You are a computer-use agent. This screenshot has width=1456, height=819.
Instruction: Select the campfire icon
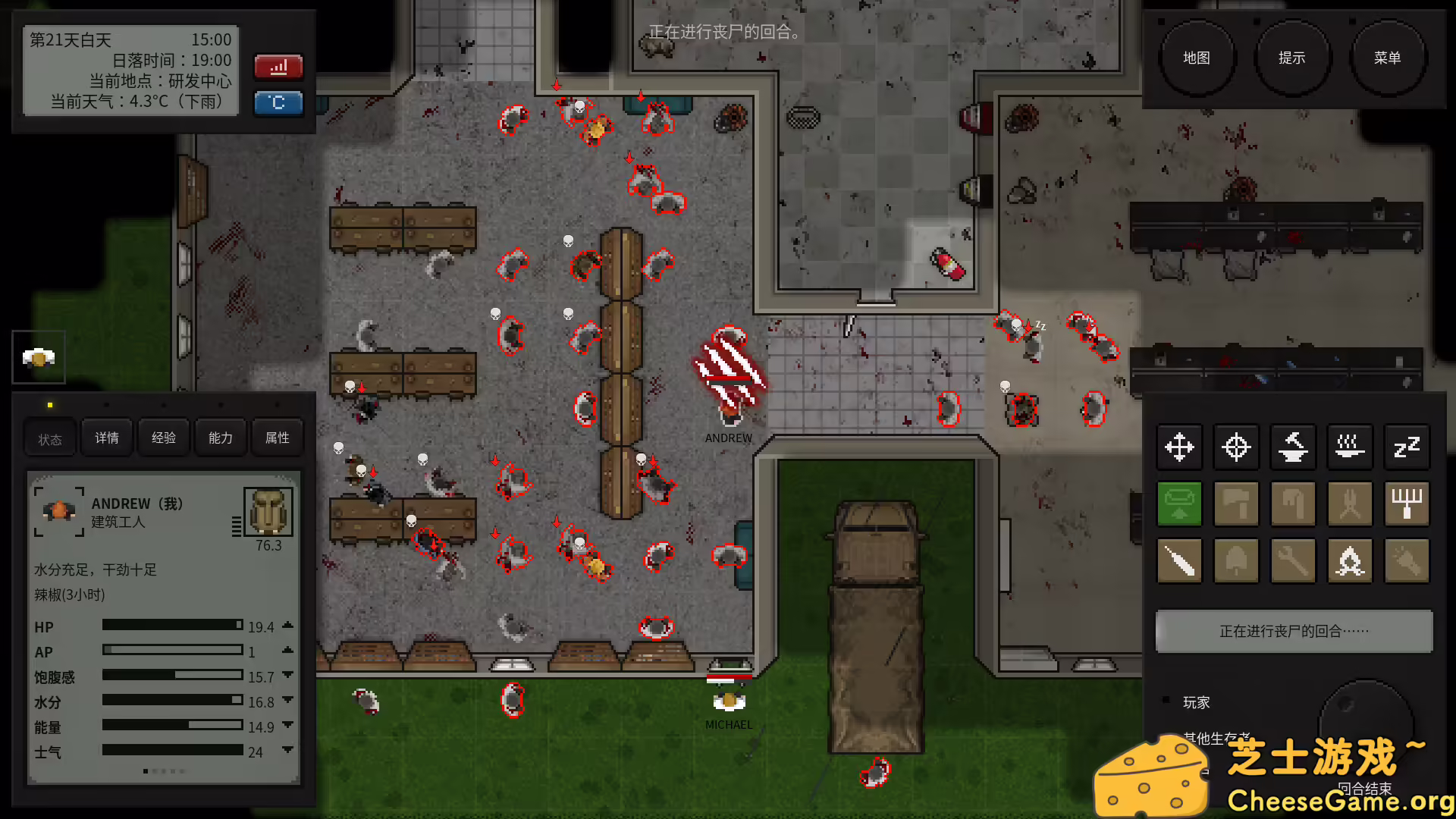pyautogui.click(x=1350, y=560)
